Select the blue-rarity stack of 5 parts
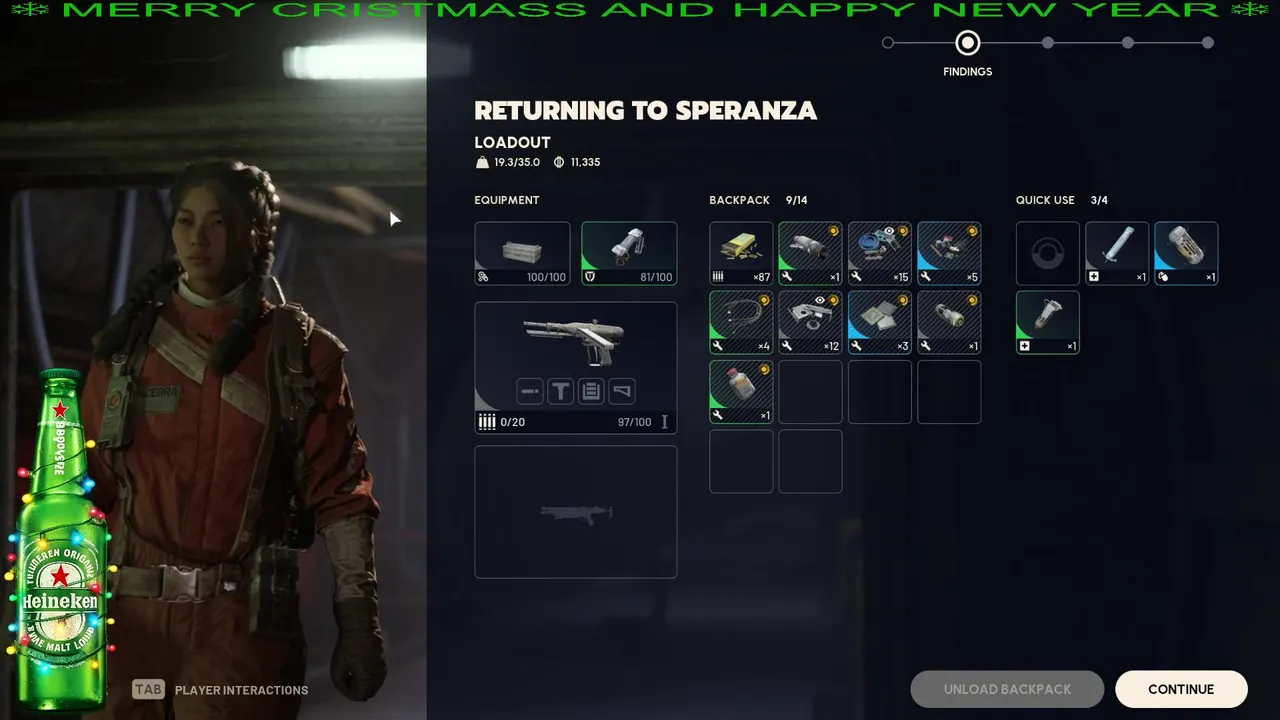Image resolution: width=1280 pixels, height=720 pixels. [x=949, y=253]
